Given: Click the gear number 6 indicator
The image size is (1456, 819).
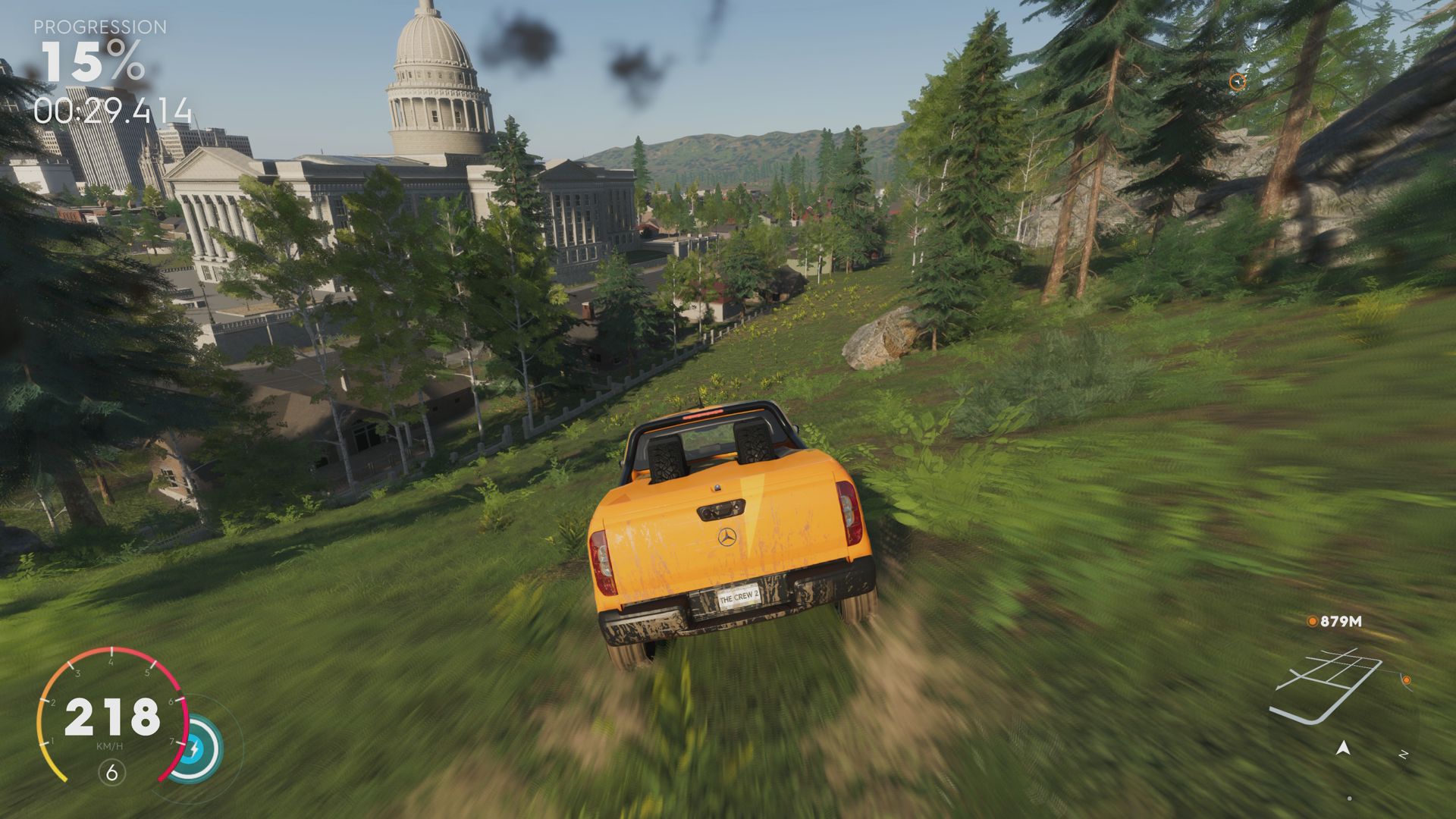Looking at the screenshot, I should coord(111,773).
